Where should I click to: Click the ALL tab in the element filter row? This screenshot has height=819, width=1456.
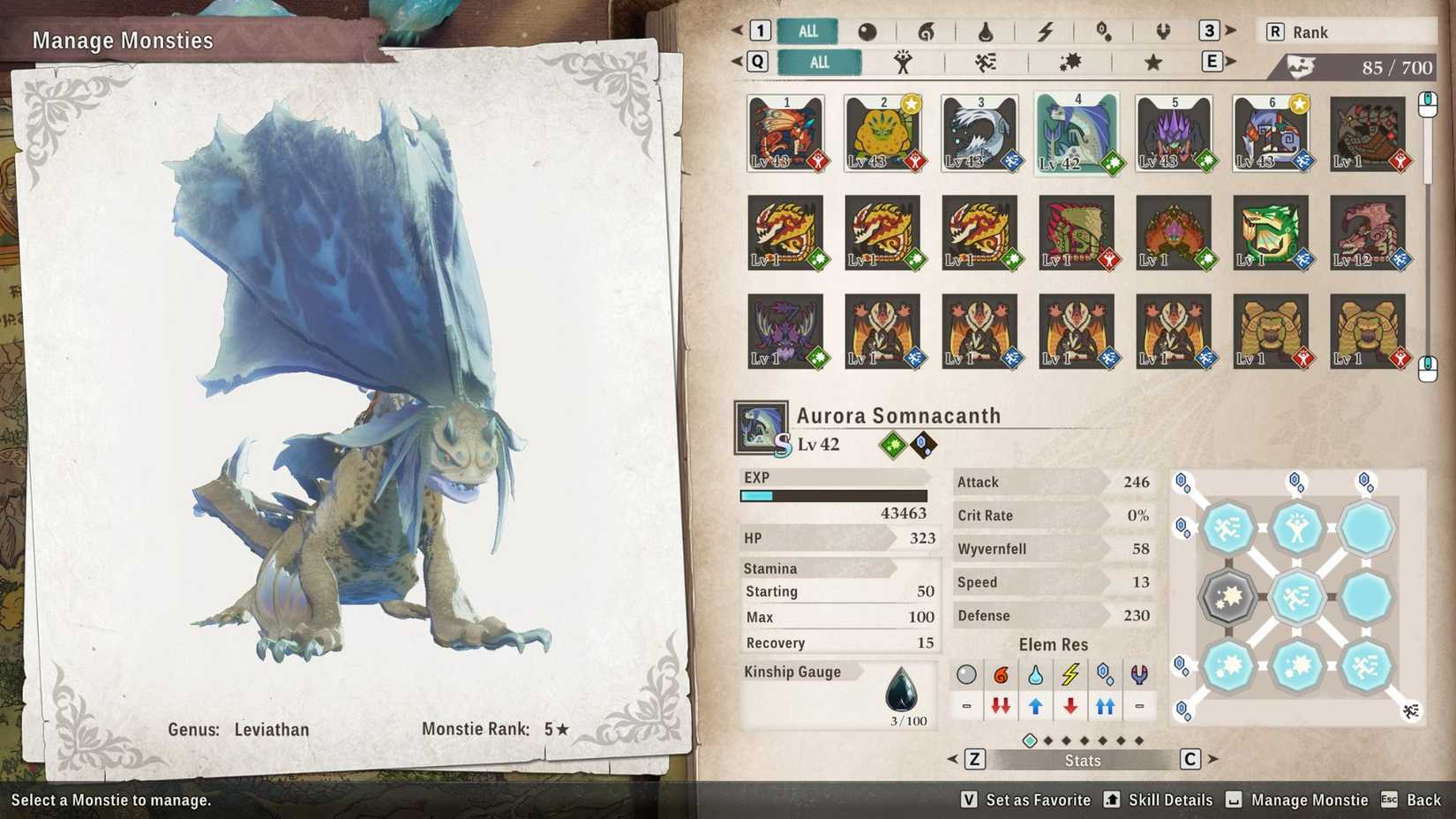806,32
